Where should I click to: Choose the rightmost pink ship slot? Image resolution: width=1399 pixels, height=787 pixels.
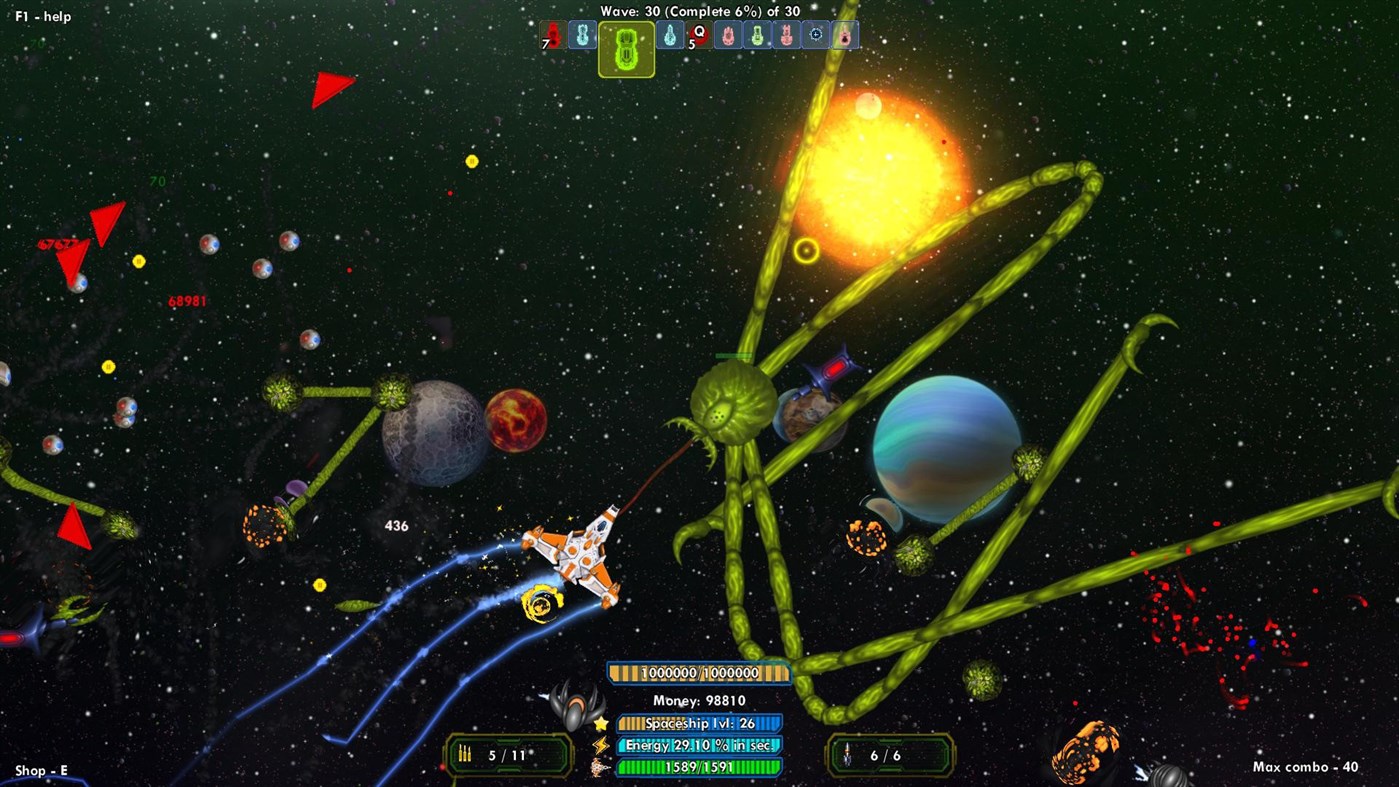[x=845, y=35]
